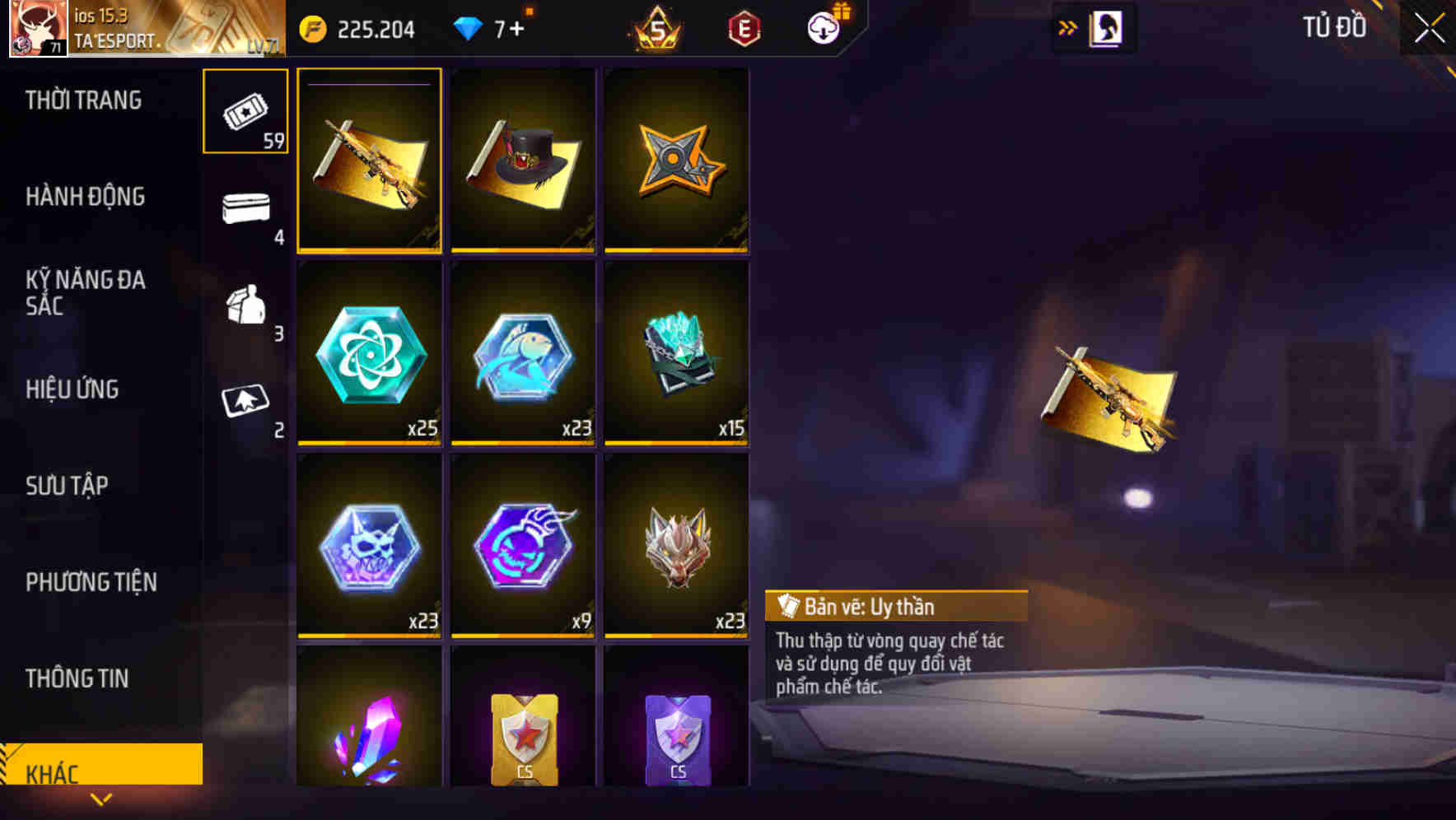Viewport: 1456px width, 820px height.
Task: Expand the sidebar using the chevron below KHÁC
Action: (x=101, y=798)
